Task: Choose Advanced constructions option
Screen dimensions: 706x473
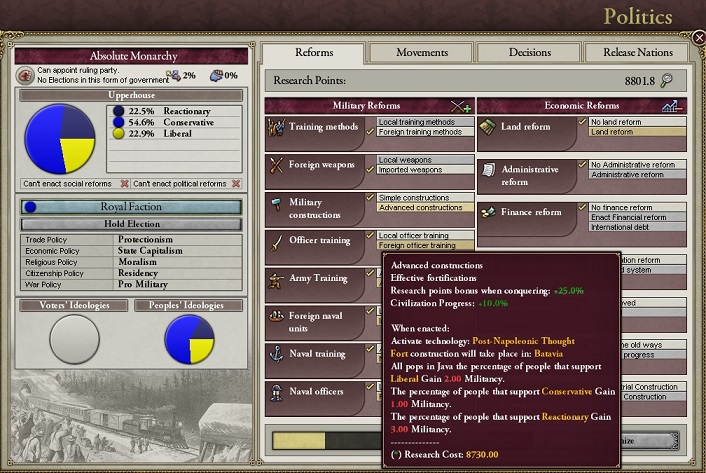Action: click(x=421, y=208)
